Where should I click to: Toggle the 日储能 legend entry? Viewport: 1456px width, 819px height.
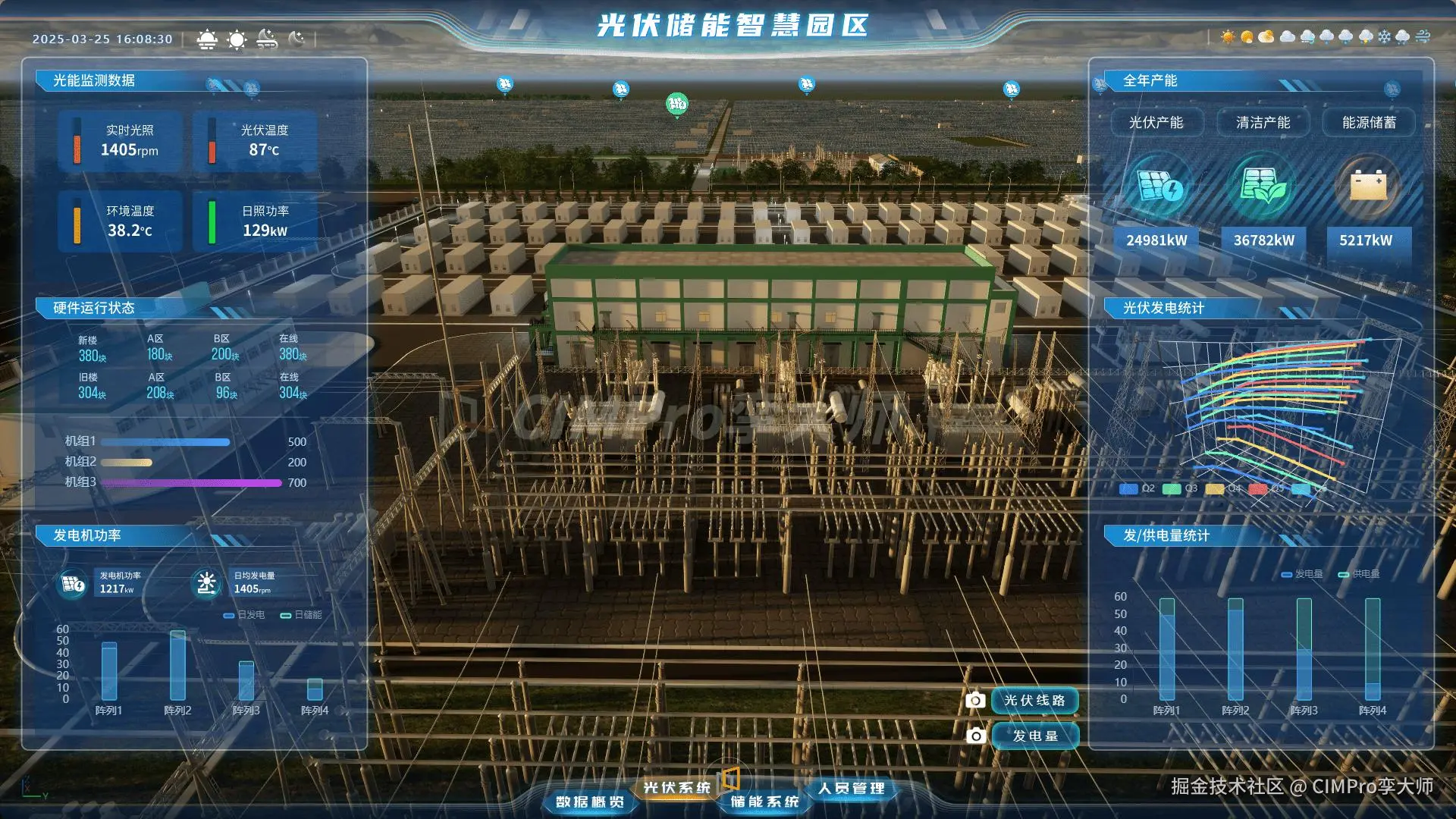coord(301,615)
